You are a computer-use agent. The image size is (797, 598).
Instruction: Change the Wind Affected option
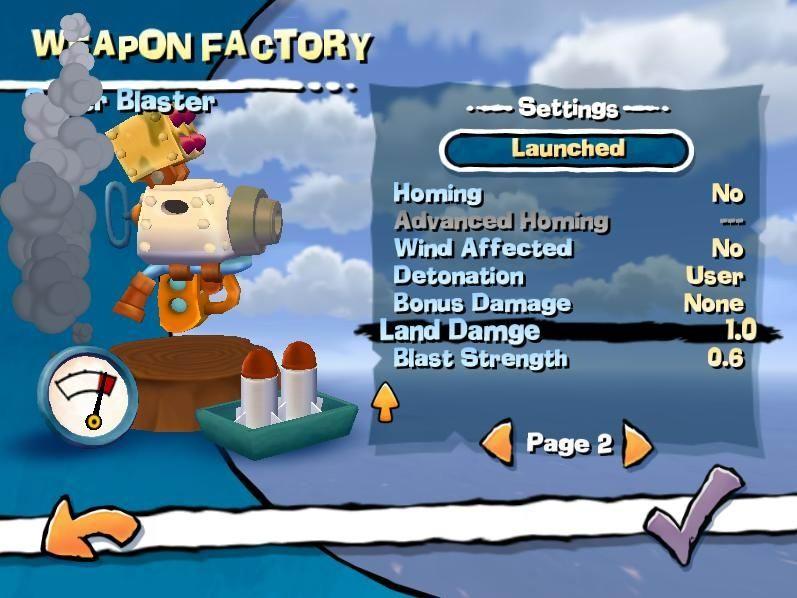click(568, 248)
